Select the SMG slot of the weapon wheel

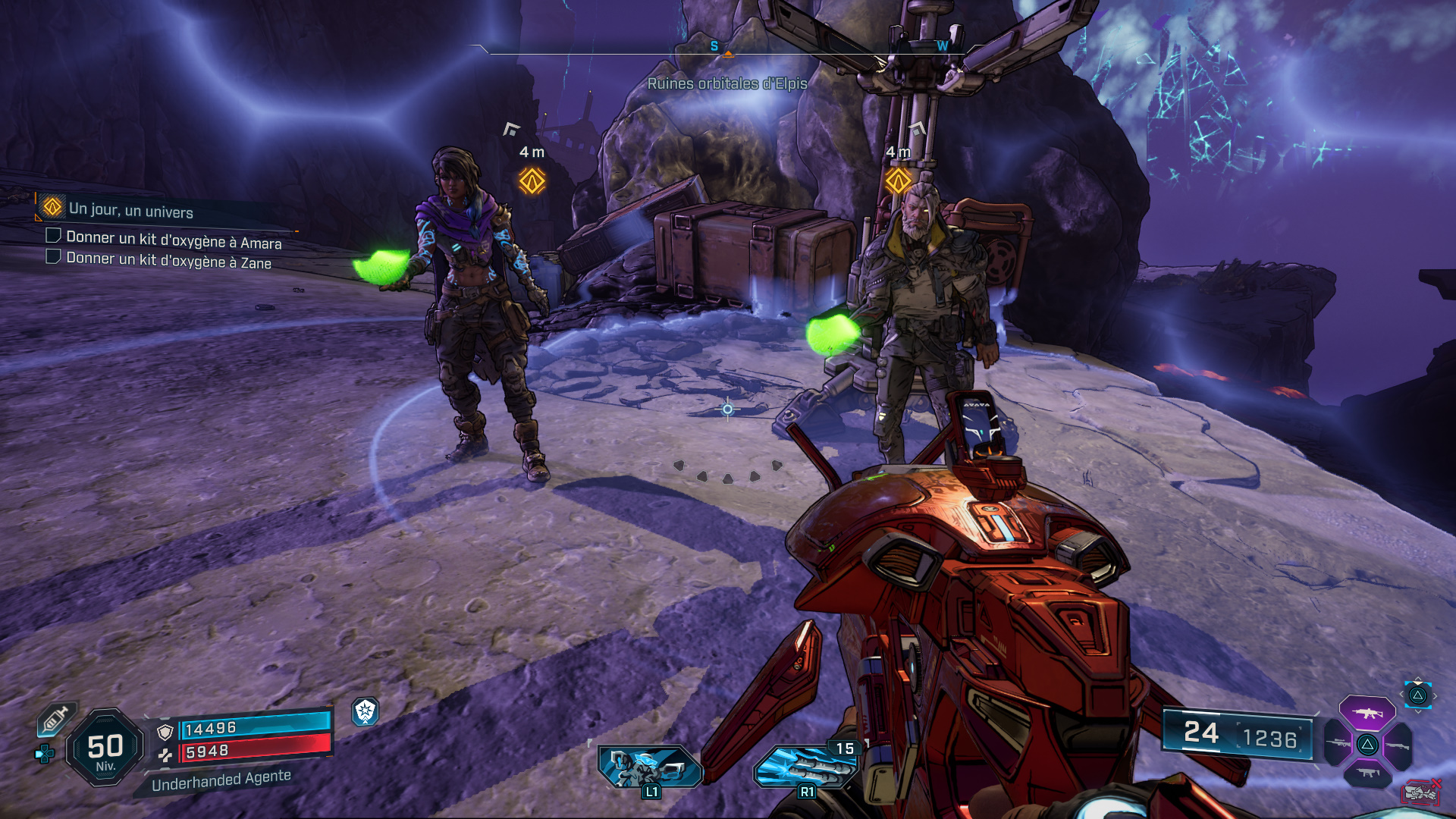tap(1367, 773)
